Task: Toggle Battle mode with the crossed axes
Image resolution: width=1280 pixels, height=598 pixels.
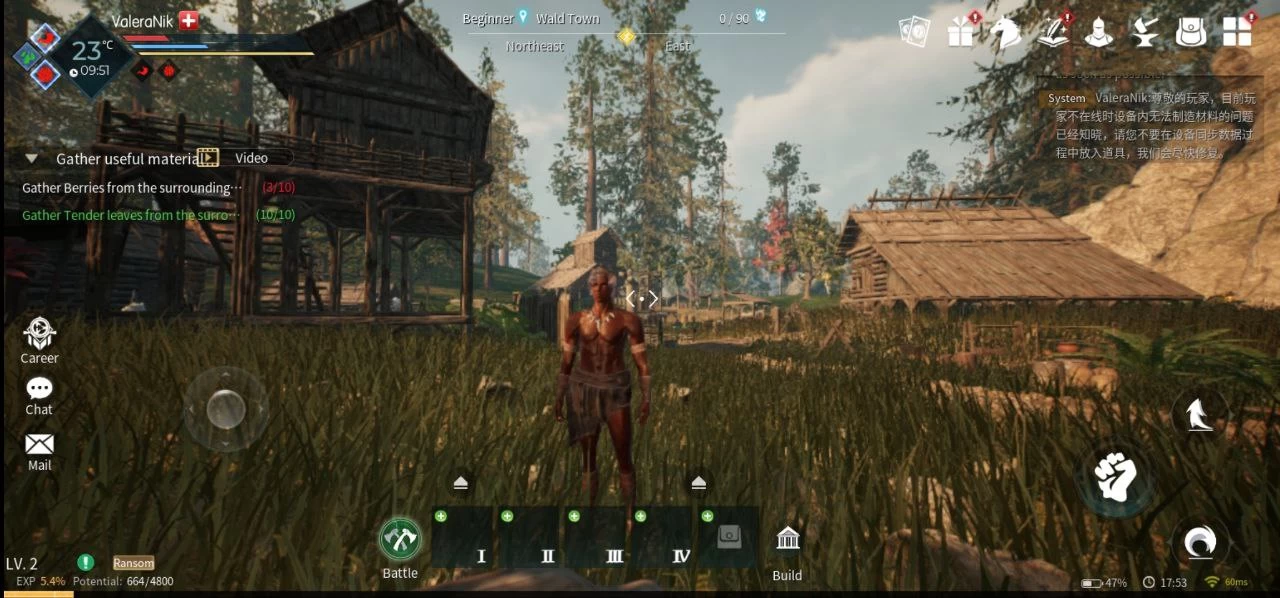Action: [x=400, y=540]
